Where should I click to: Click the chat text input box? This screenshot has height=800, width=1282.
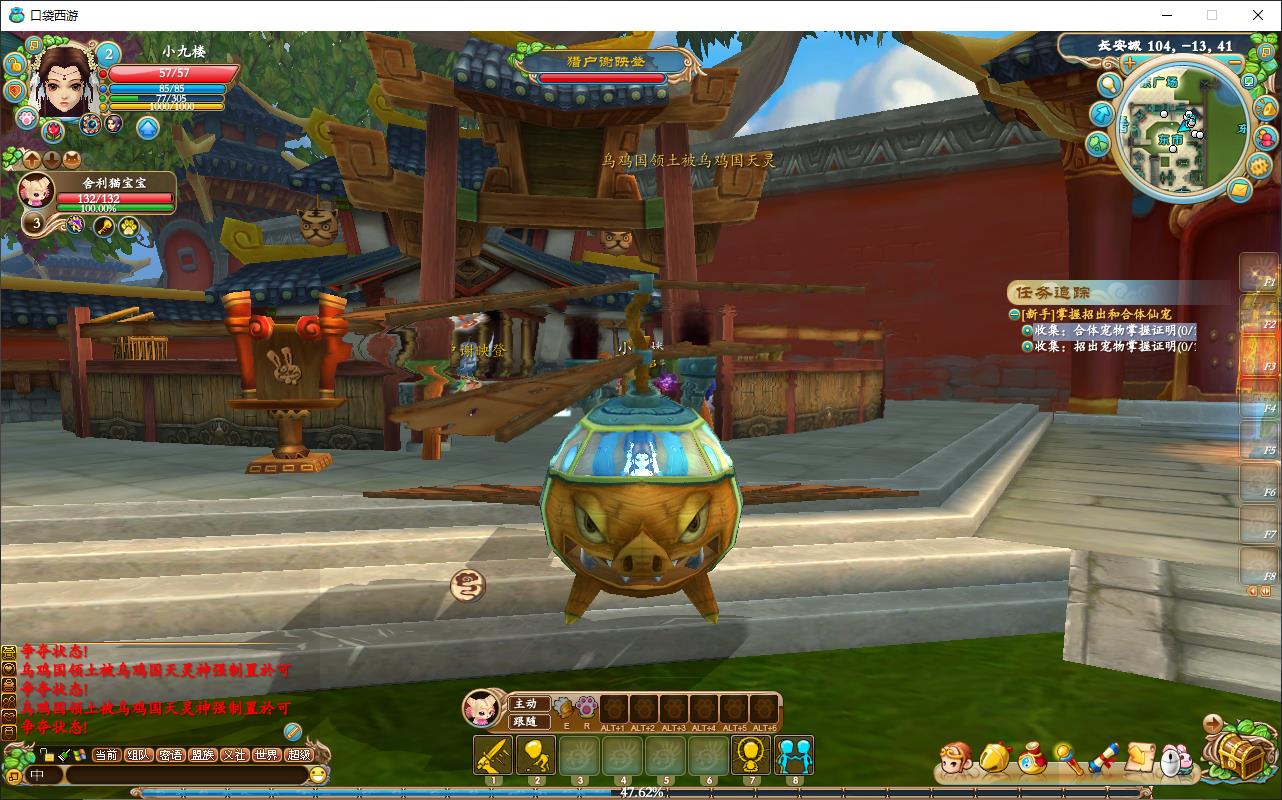pos(185,775)
